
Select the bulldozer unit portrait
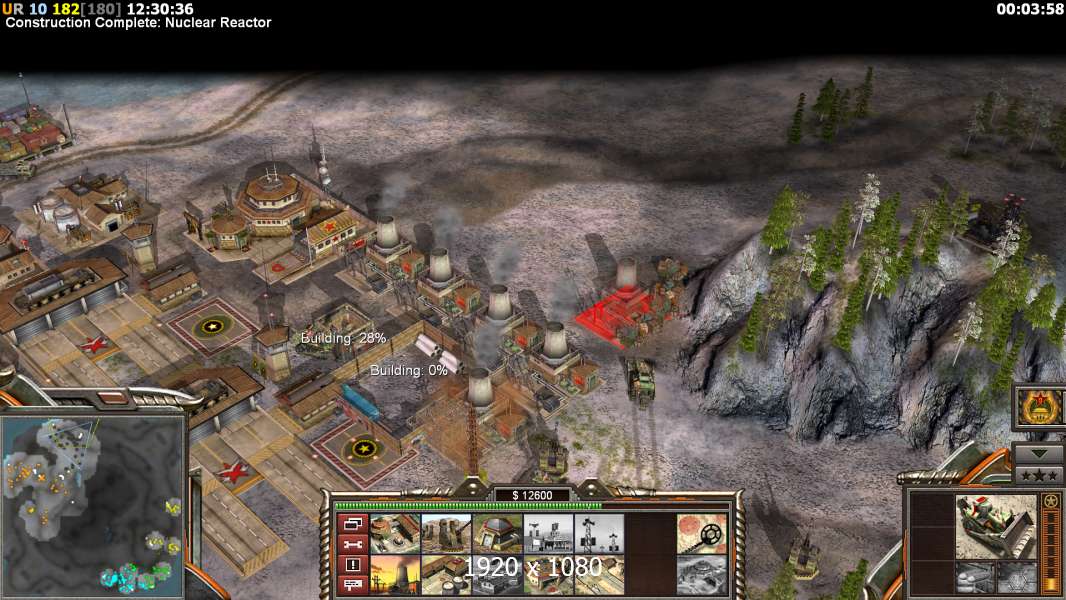point(995,525)
